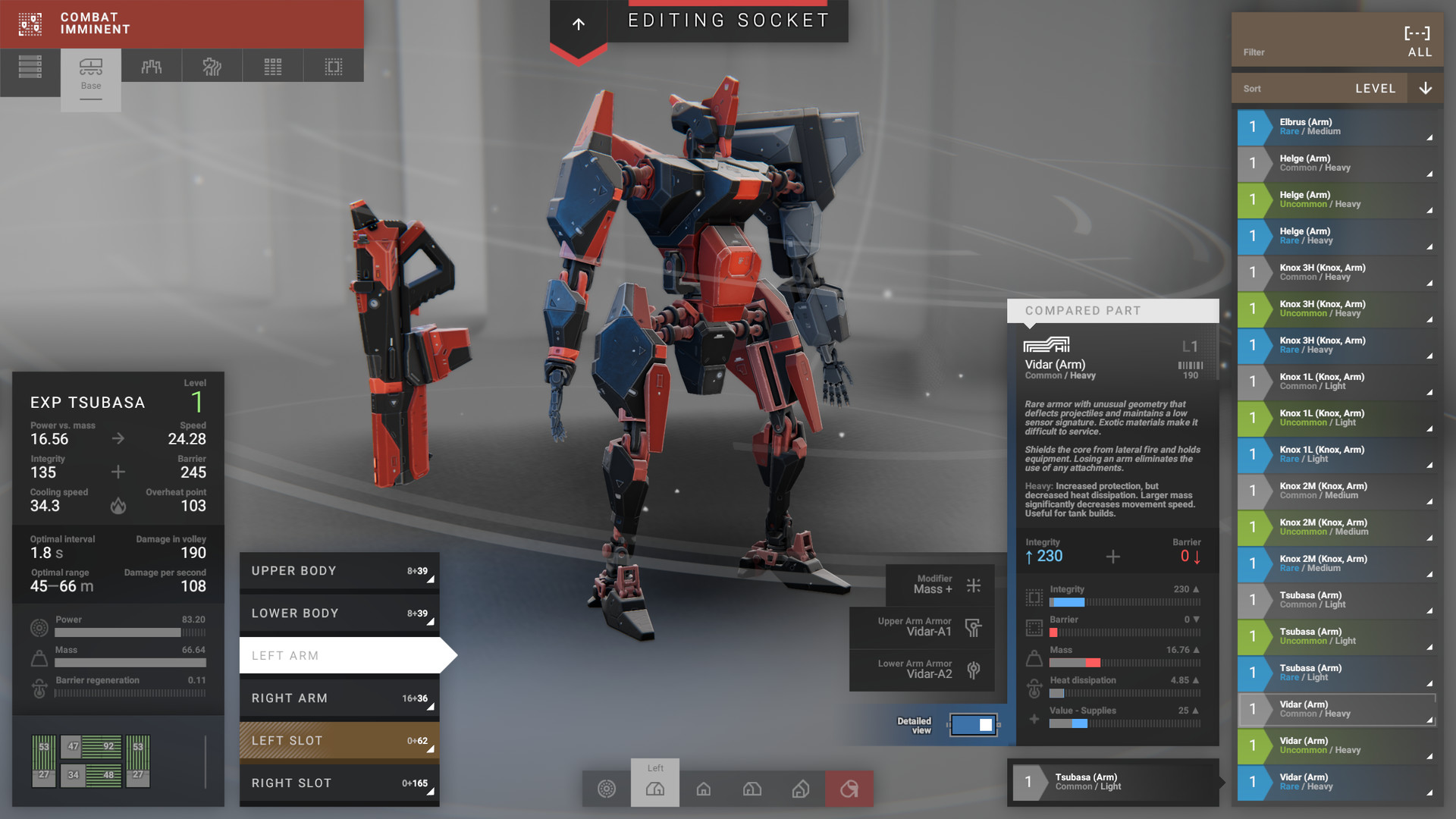Expand the Editing Socket header arrow

578,24
